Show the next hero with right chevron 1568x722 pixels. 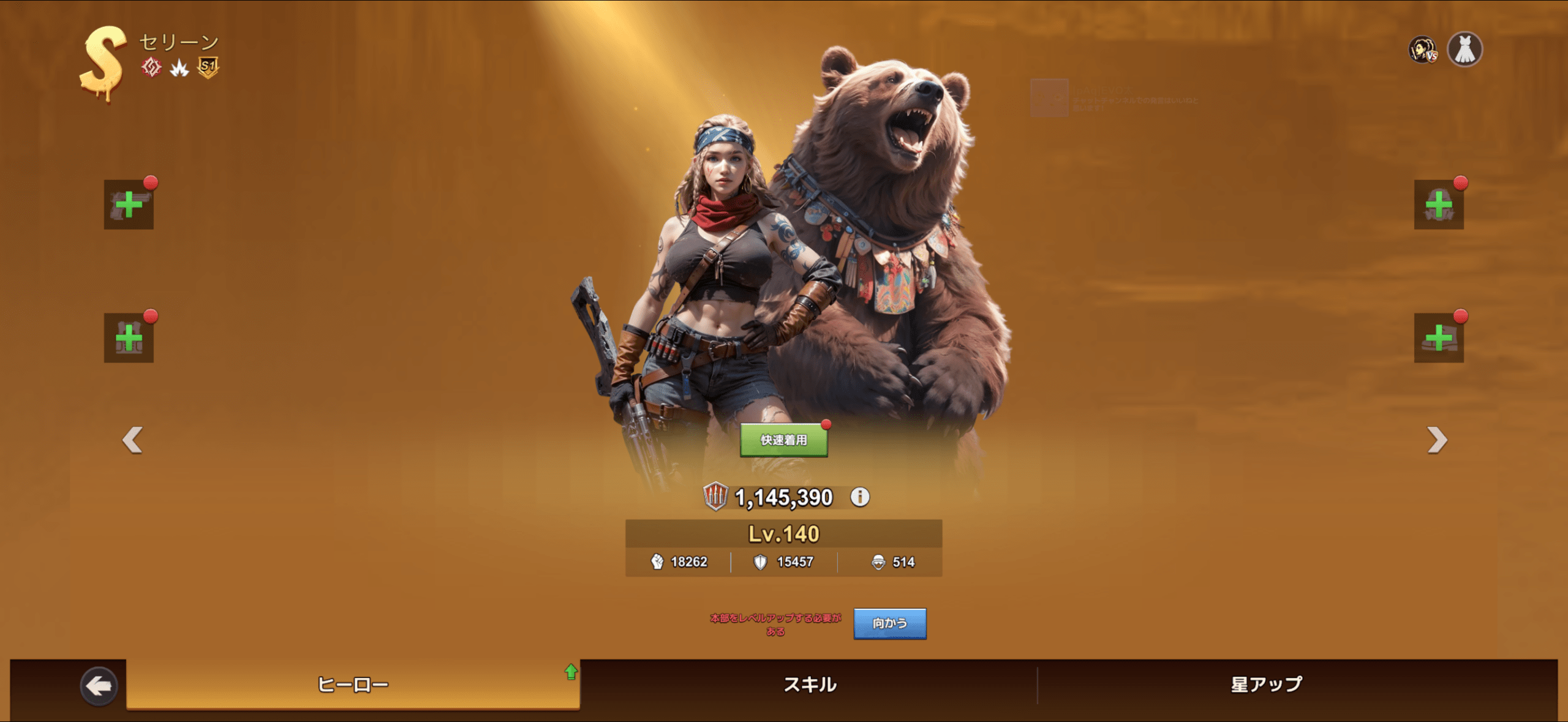click(1437, 440)
